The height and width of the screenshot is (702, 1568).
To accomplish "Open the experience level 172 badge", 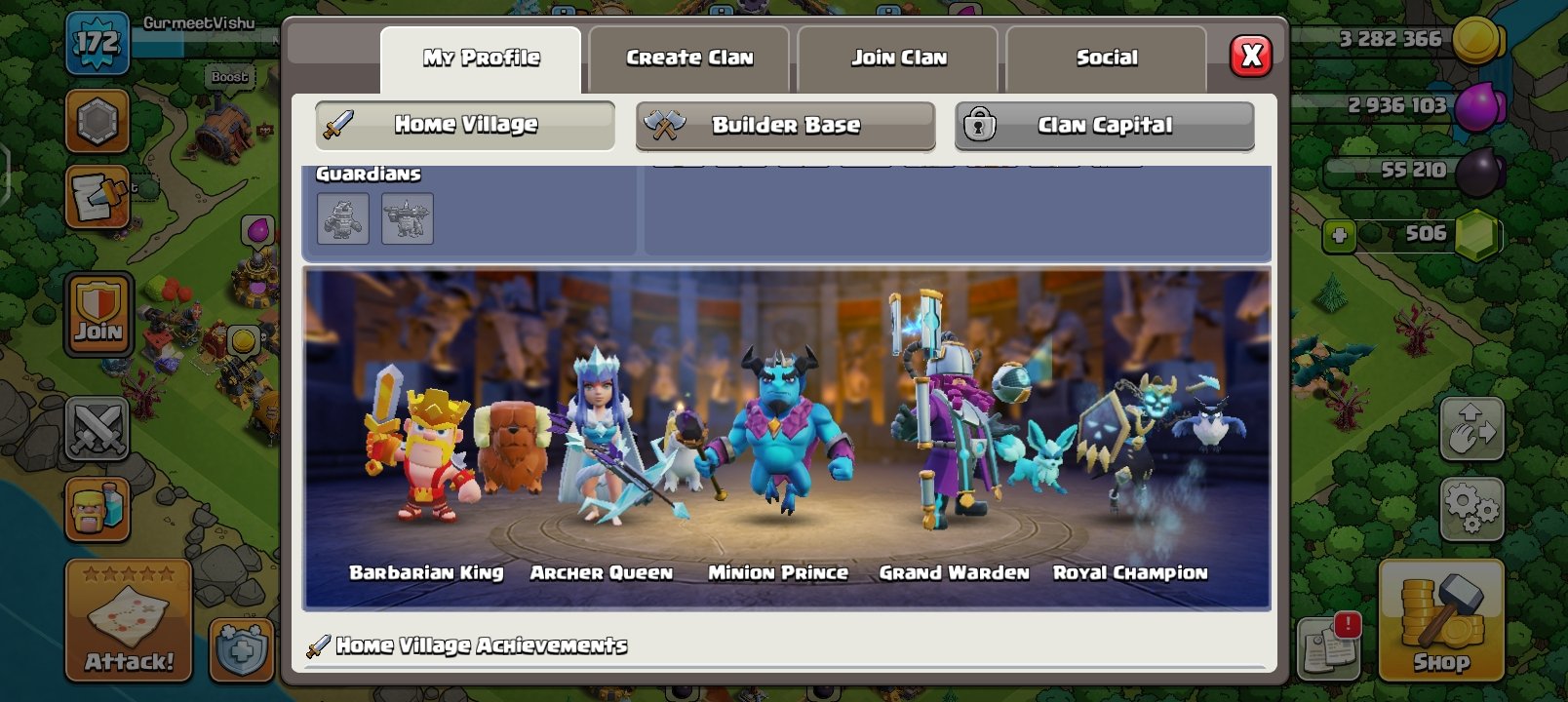I will 97,41.
